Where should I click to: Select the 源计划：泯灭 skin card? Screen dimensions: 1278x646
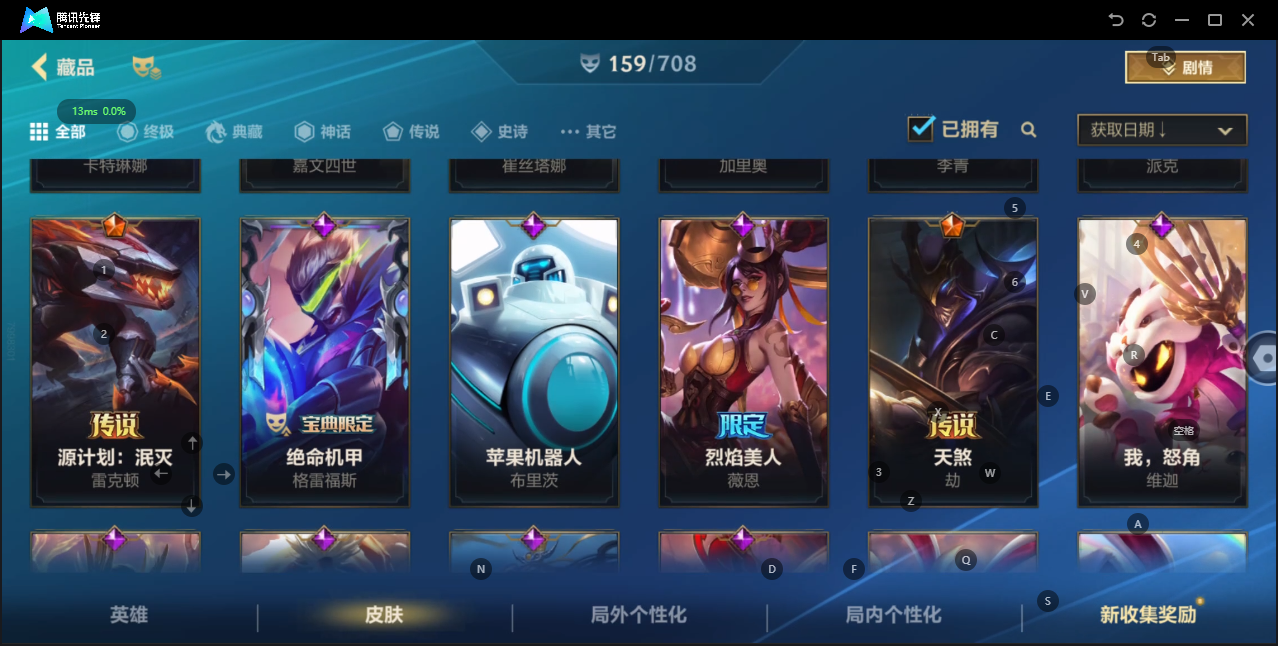tap(115, 360)
